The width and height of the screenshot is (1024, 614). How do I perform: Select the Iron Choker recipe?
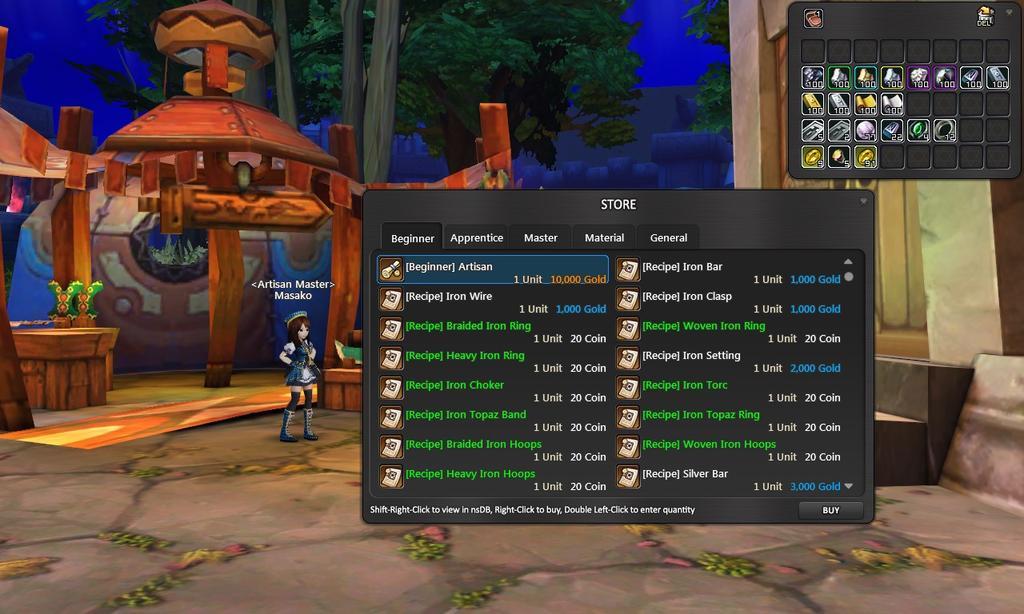click(x=493, y=390)
